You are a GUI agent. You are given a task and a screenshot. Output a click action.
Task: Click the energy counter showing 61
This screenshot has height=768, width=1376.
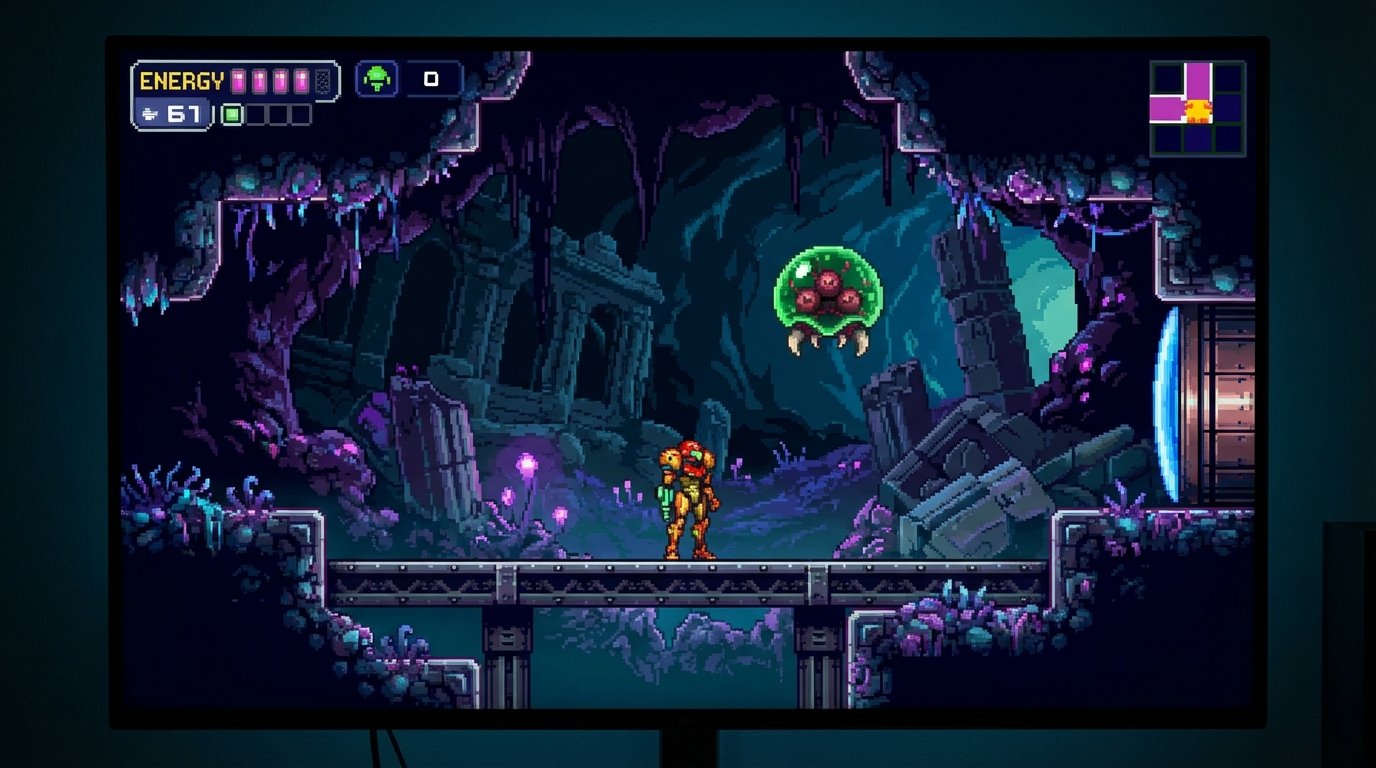click(x=185, y=115)
